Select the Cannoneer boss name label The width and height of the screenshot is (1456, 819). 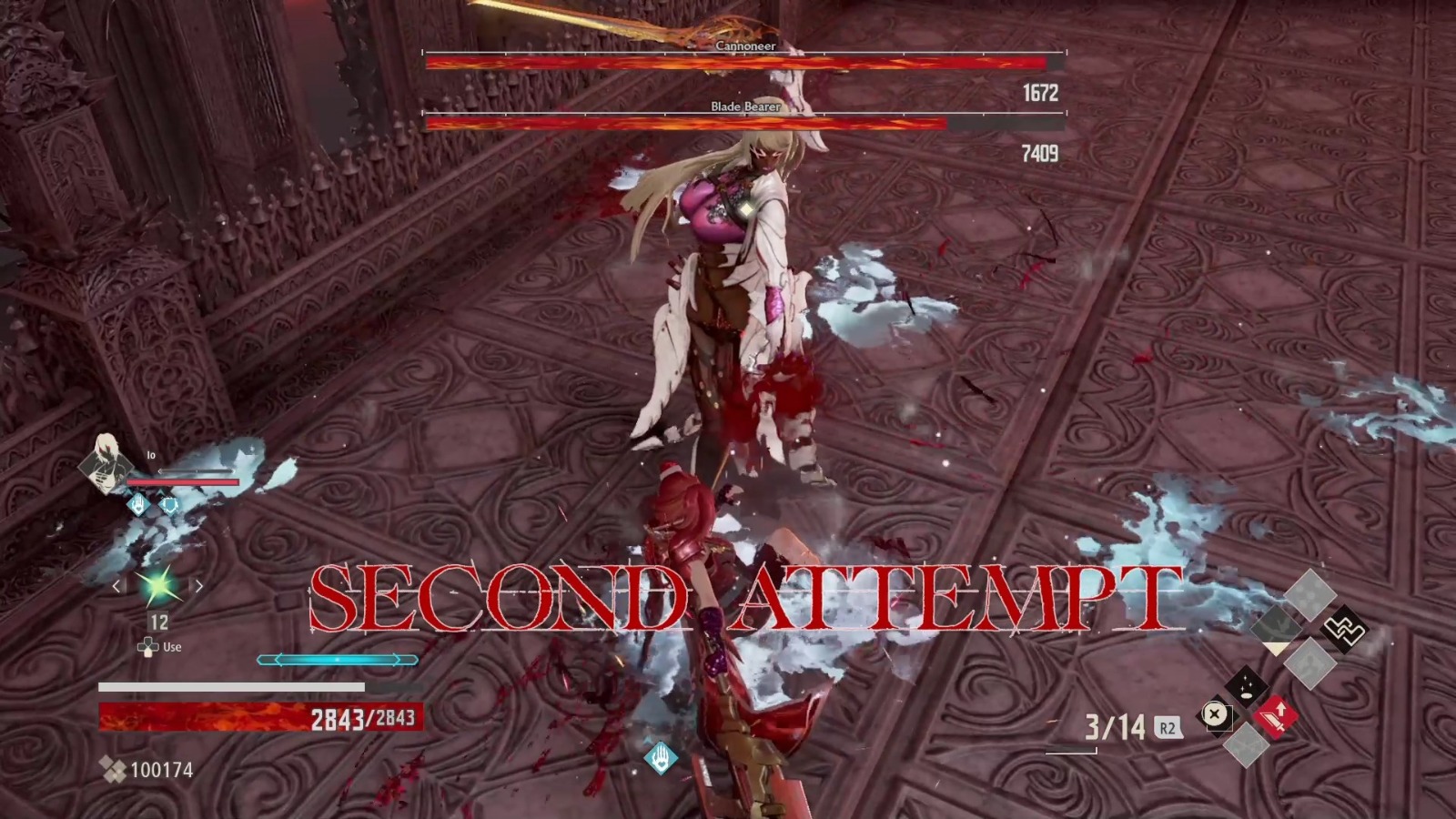click(746, 46)
